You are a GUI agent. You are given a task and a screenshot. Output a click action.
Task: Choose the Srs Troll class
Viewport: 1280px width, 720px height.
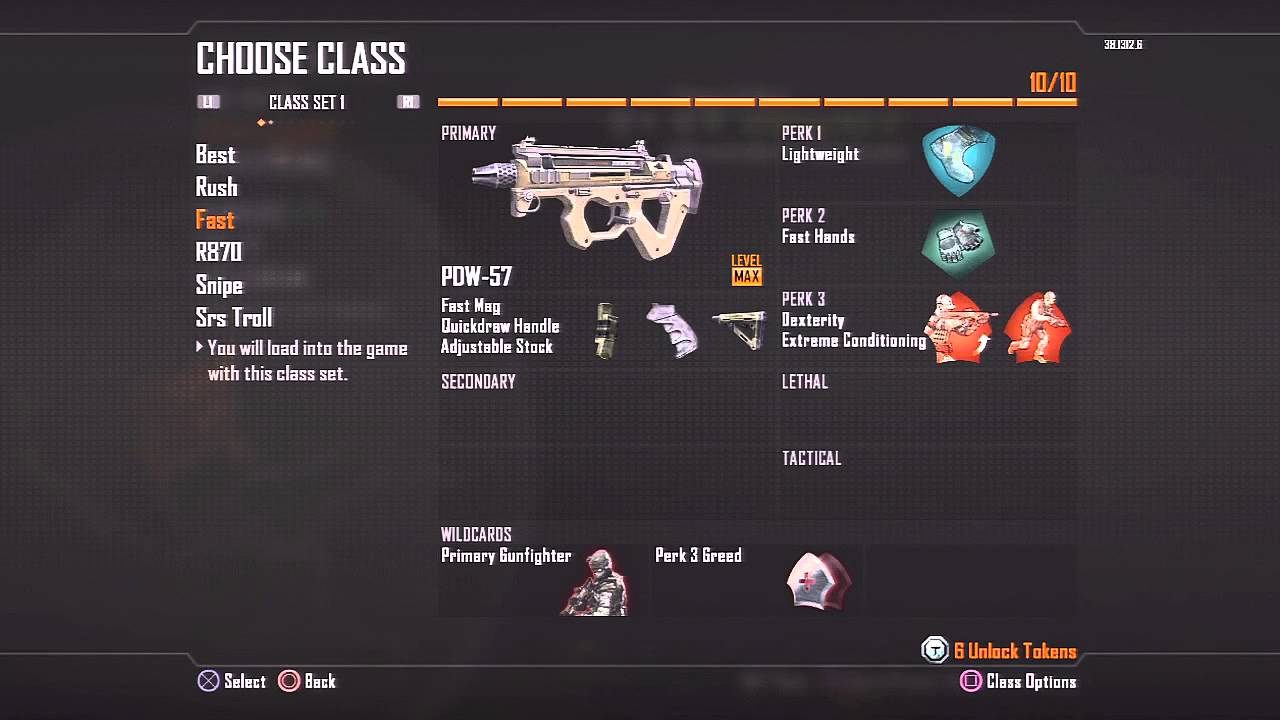pyautogui.click(x=234, y=317)
